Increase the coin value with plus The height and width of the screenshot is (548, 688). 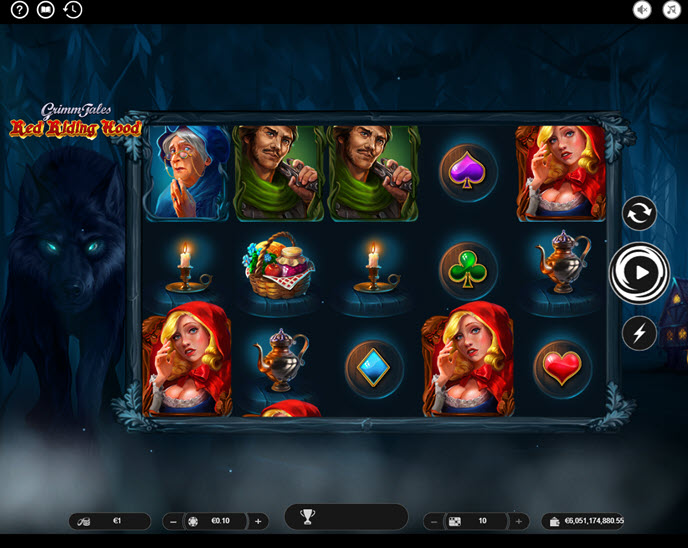[x=258, y=521]
